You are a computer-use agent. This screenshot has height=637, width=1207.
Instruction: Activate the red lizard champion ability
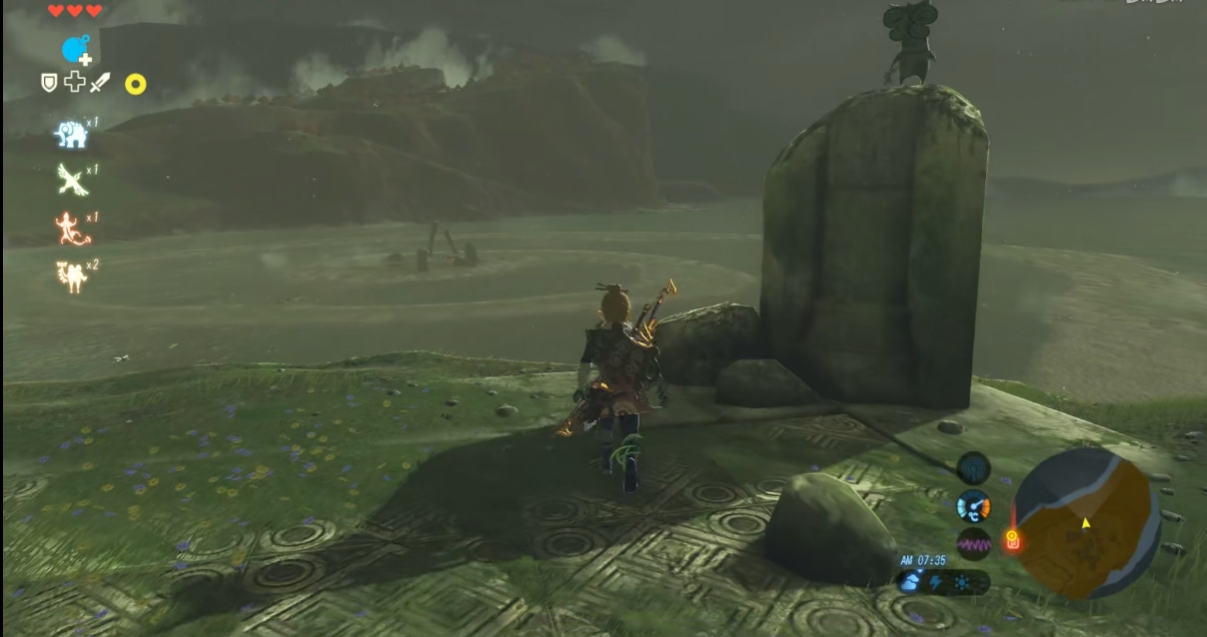(72, 229)
